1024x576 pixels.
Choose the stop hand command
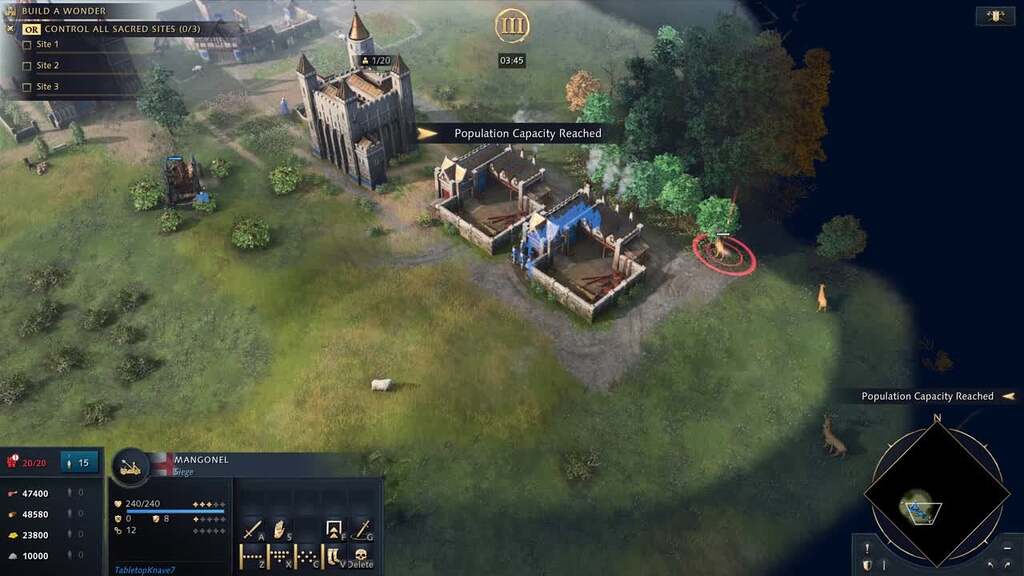(x=280, y=528)
